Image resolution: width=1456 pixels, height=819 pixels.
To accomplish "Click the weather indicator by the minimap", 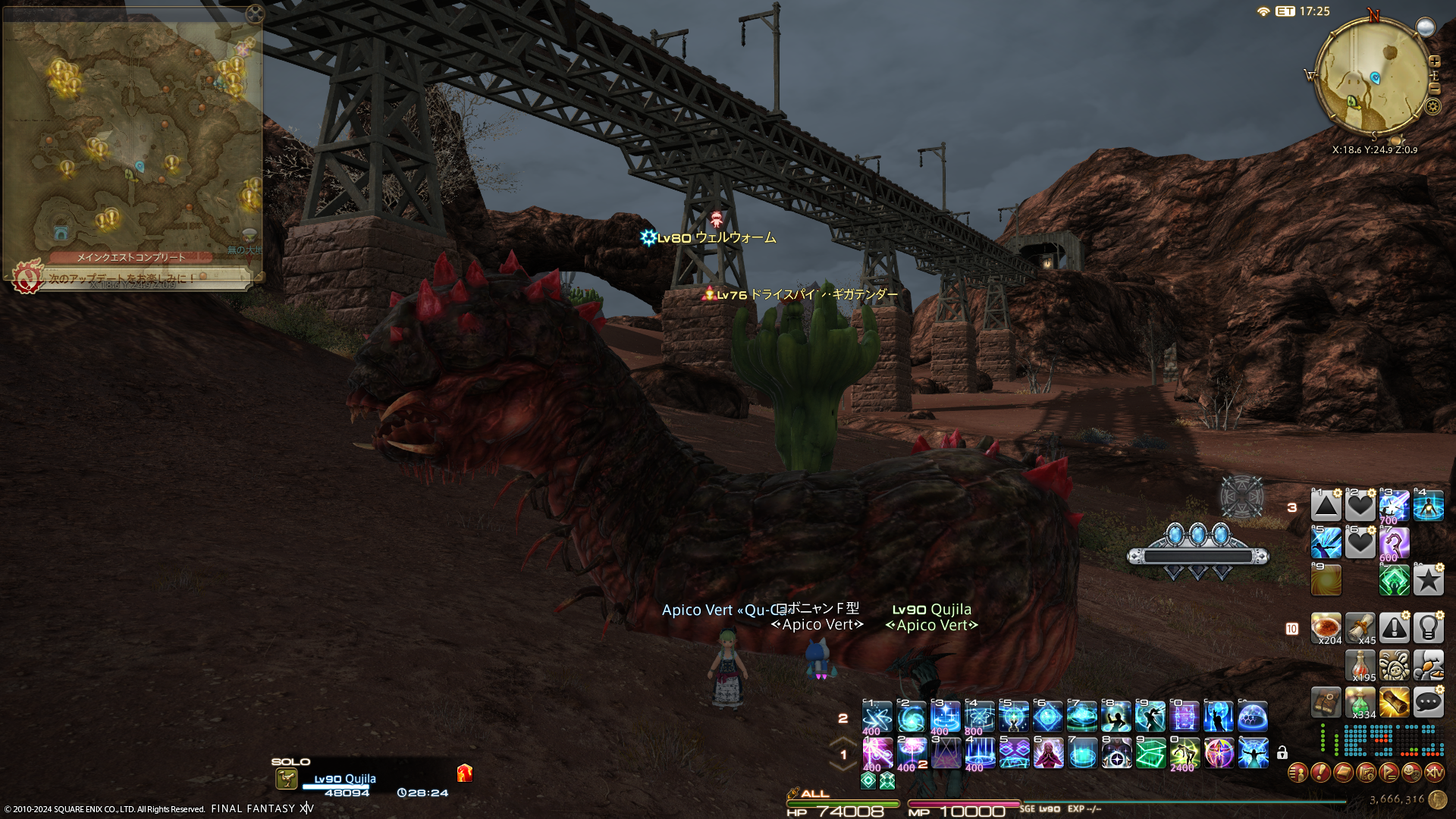I will coord(1426,27).
